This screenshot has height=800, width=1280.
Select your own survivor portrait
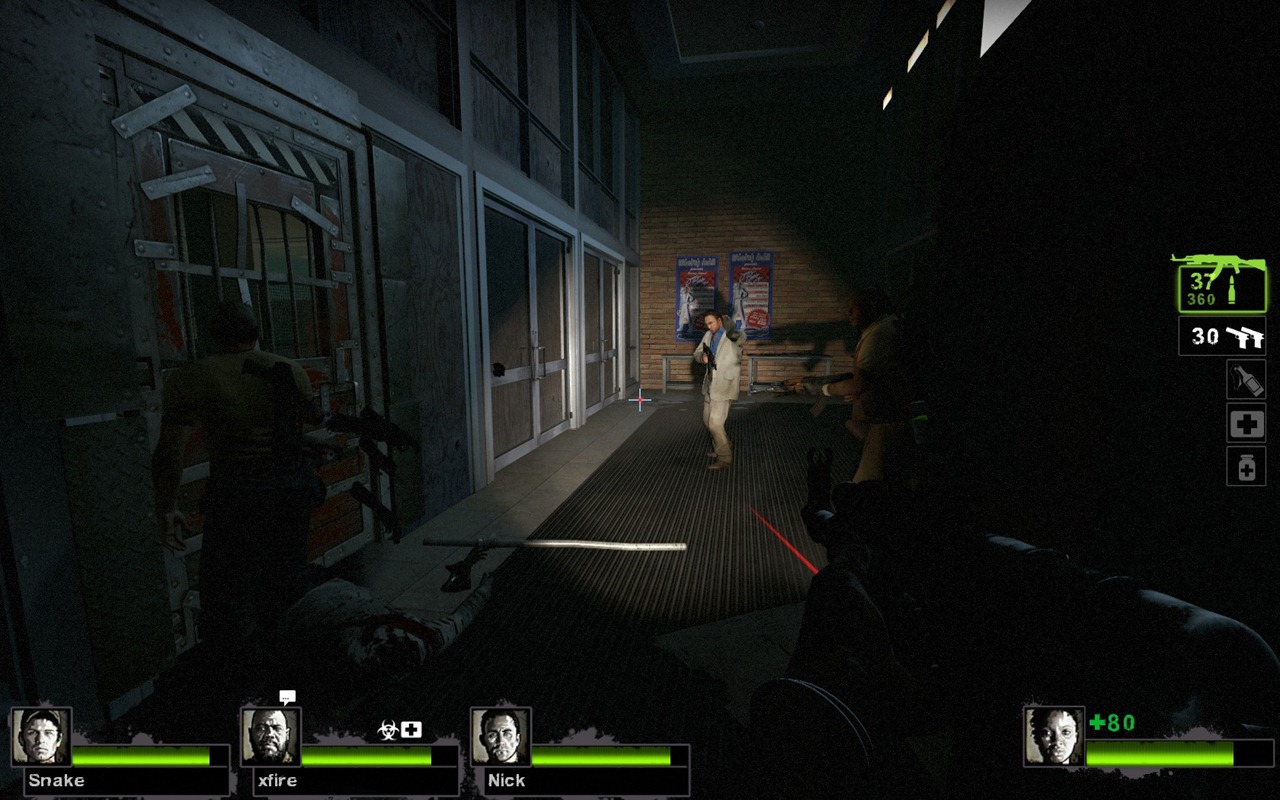tap(1054, 736)
